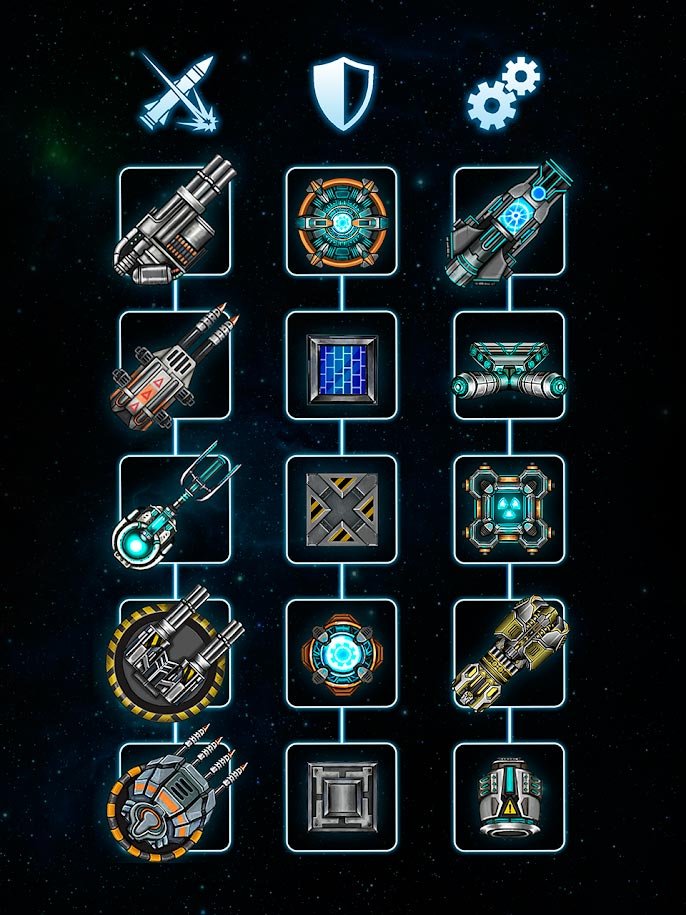Choose the canister with warning triangle
686x915 pixels.
click(508, 797)
